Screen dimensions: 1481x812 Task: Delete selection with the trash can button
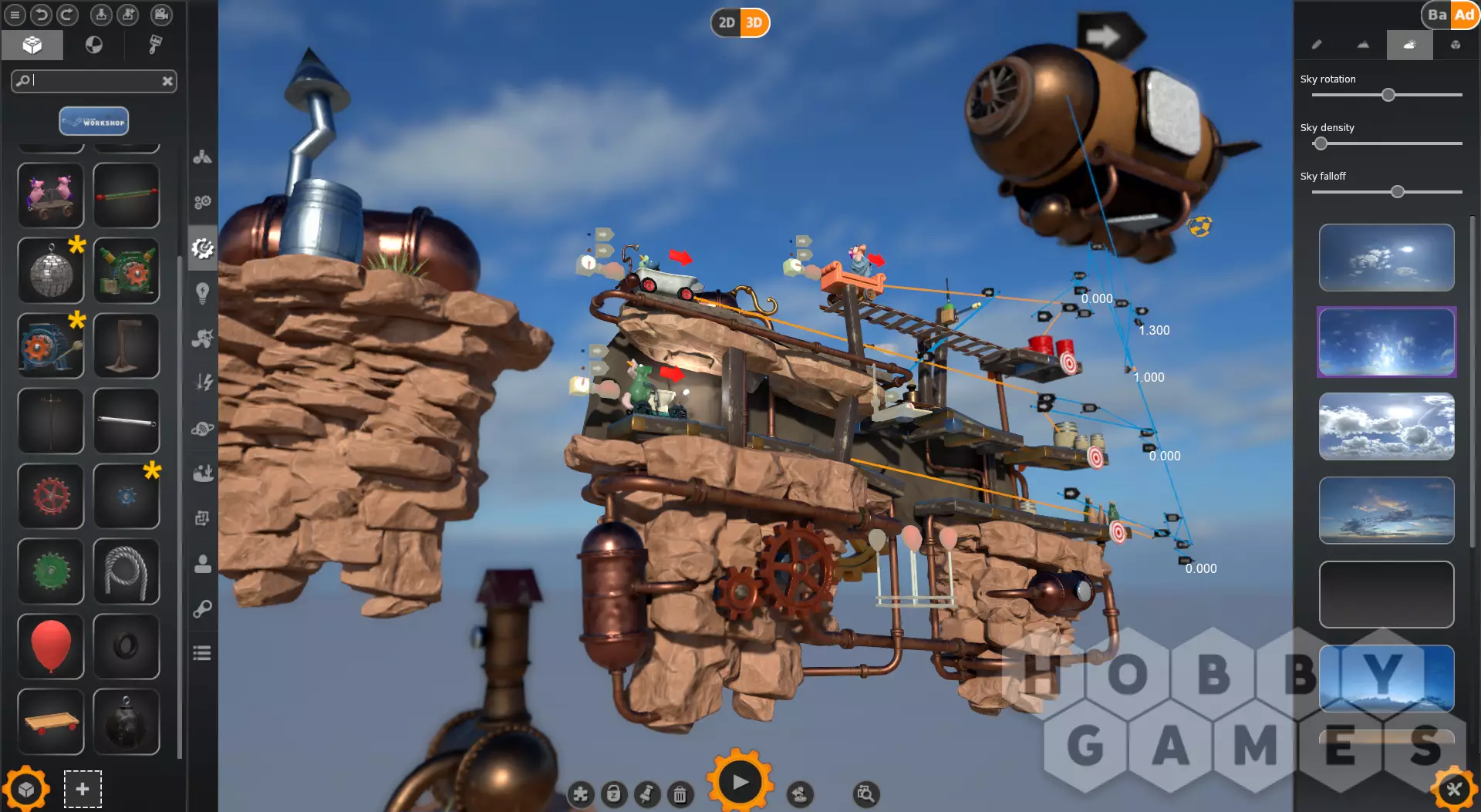[x=680, y=794]
